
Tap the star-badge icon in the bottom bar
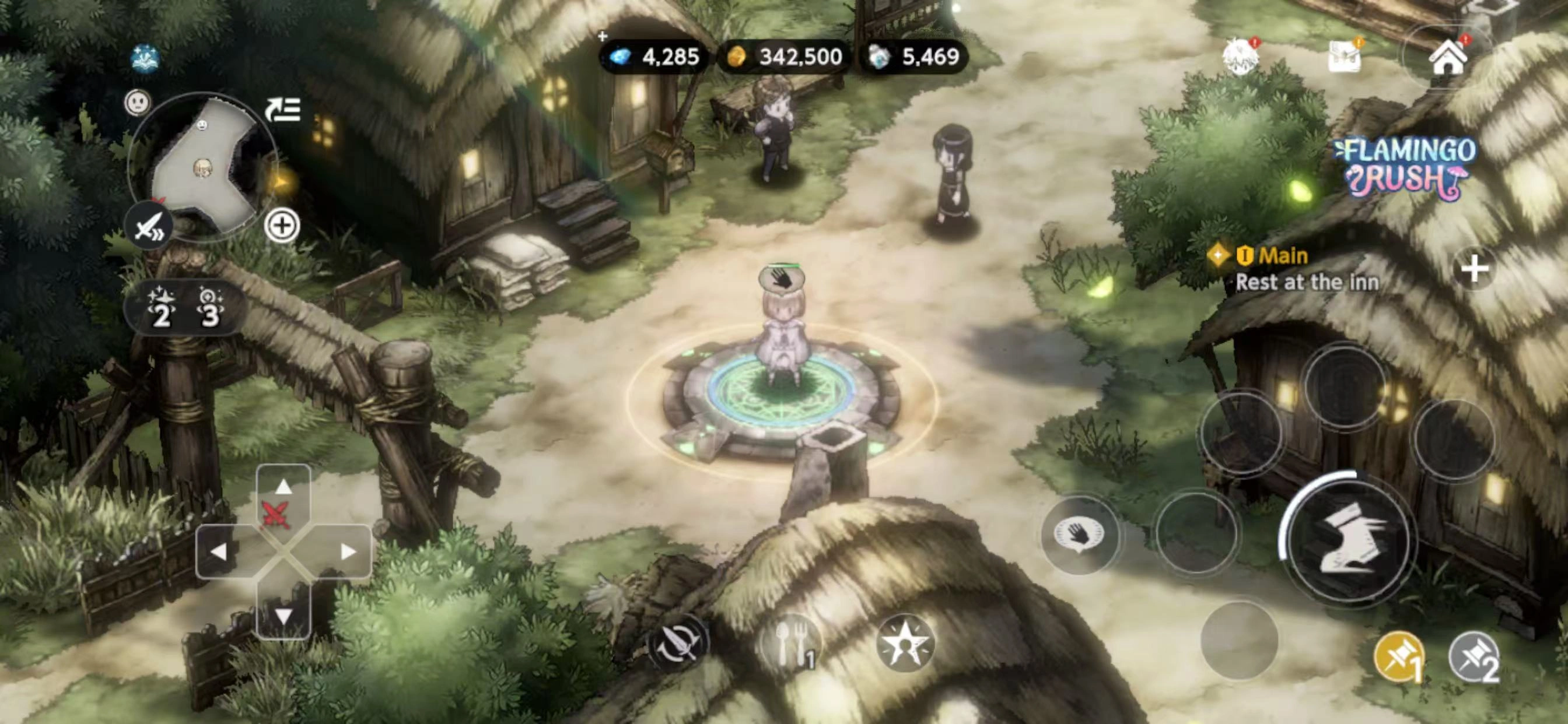coord(905,644)
